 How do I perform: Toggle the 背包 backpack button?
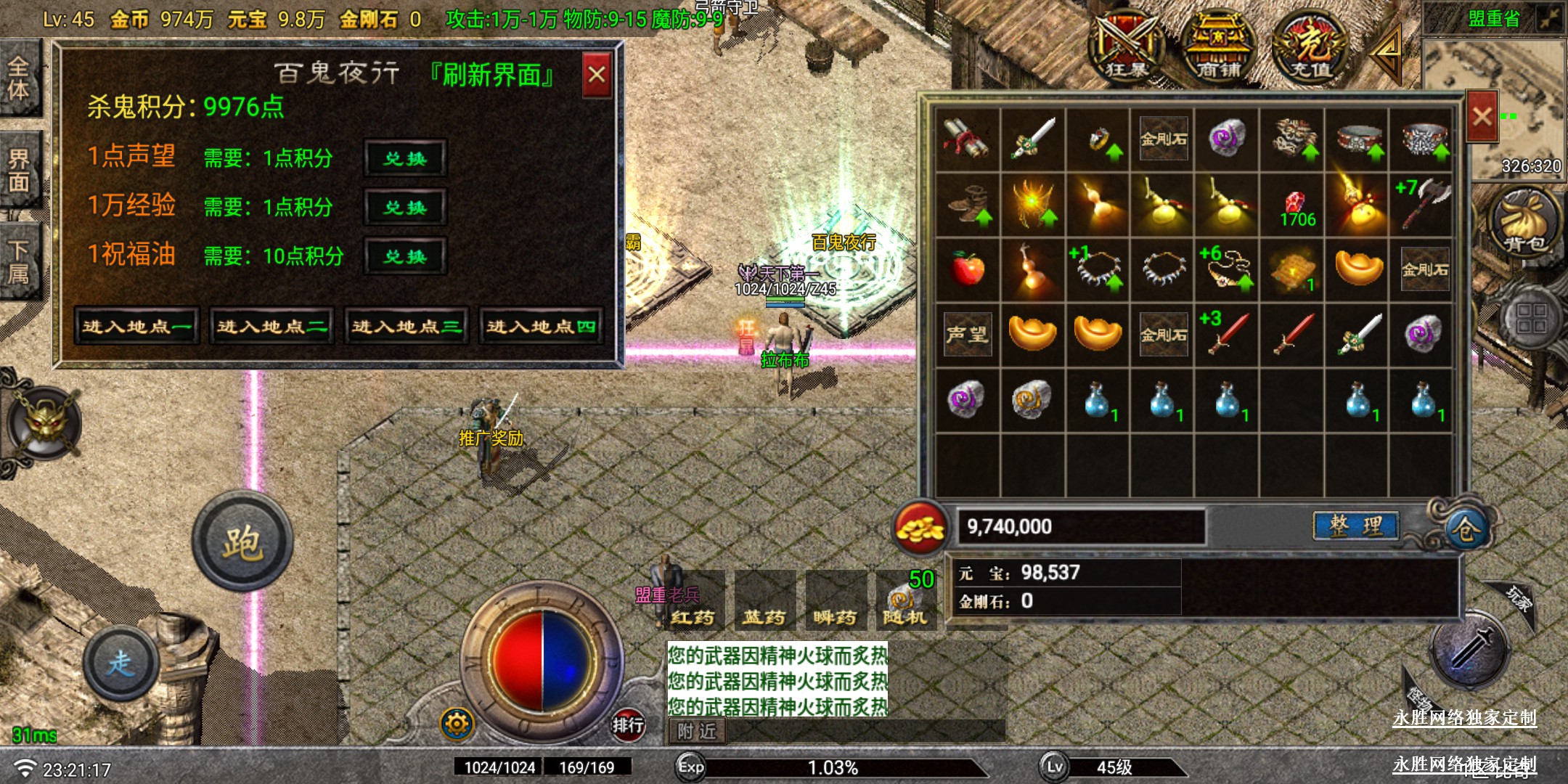coord(1526,221)
